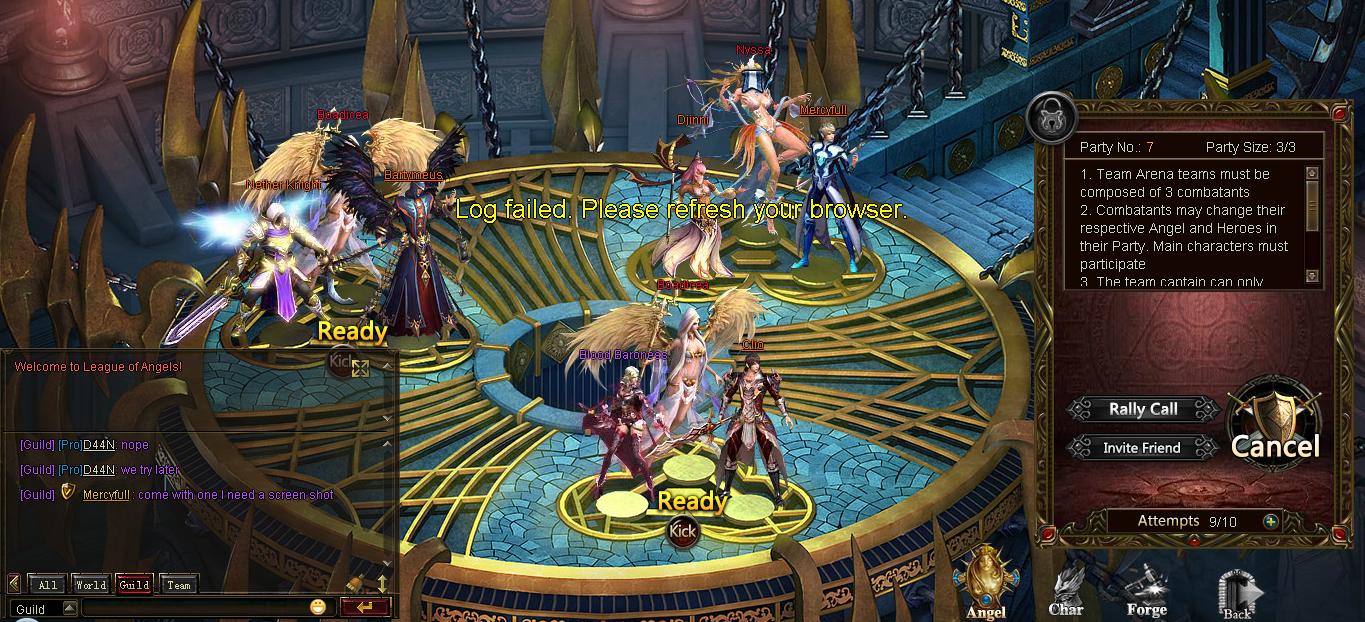Switch to the World chat tab
1365x622 pixels.
pos(90,585)
